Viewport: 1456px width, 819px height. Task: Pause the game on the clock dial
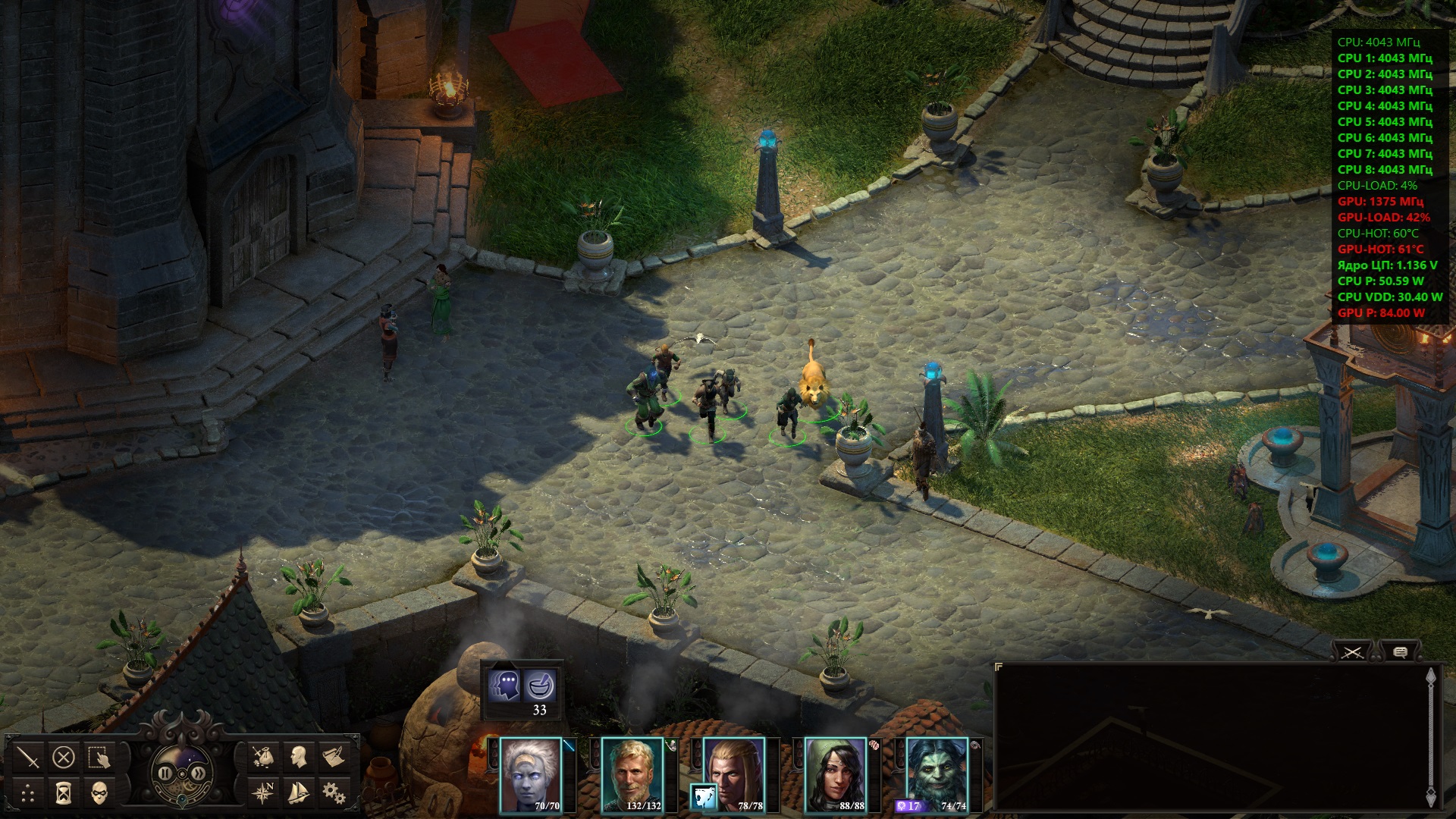click(165, 773)
